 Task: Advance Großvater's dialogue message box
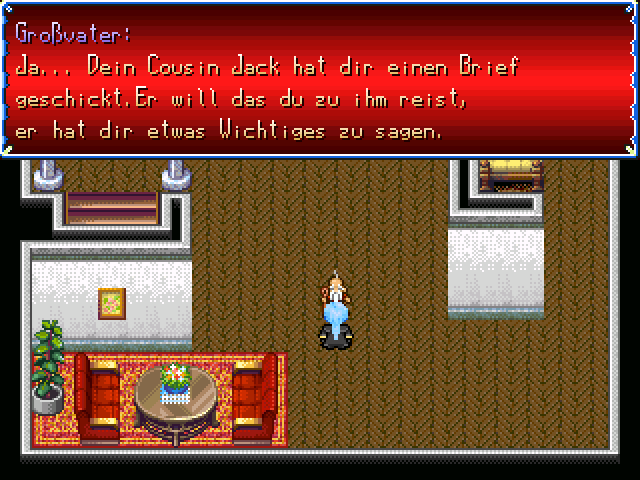[x=320, y=80]
